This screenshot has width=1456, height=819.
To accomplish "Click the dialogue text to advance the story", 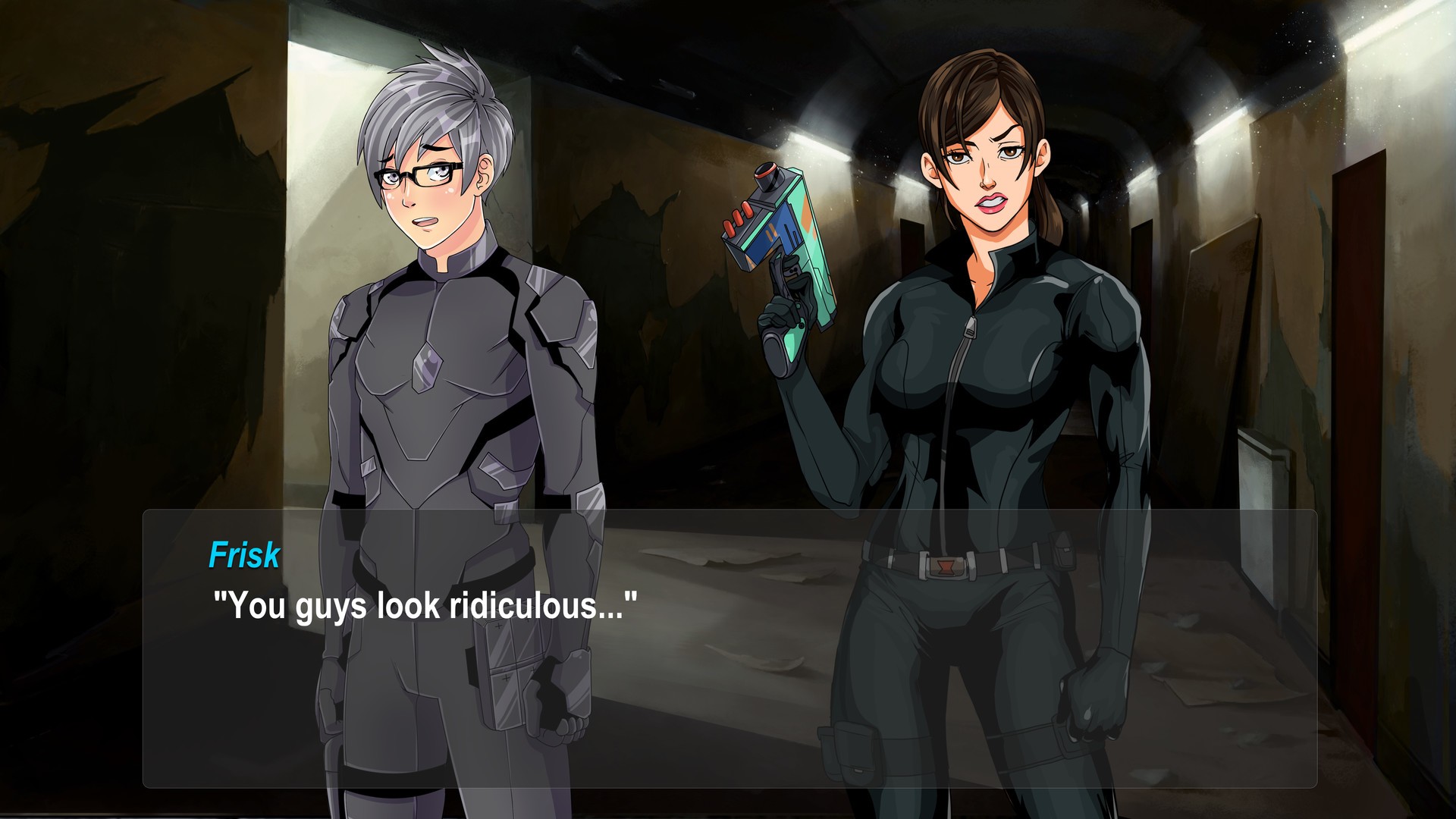I will pos(425,604).
